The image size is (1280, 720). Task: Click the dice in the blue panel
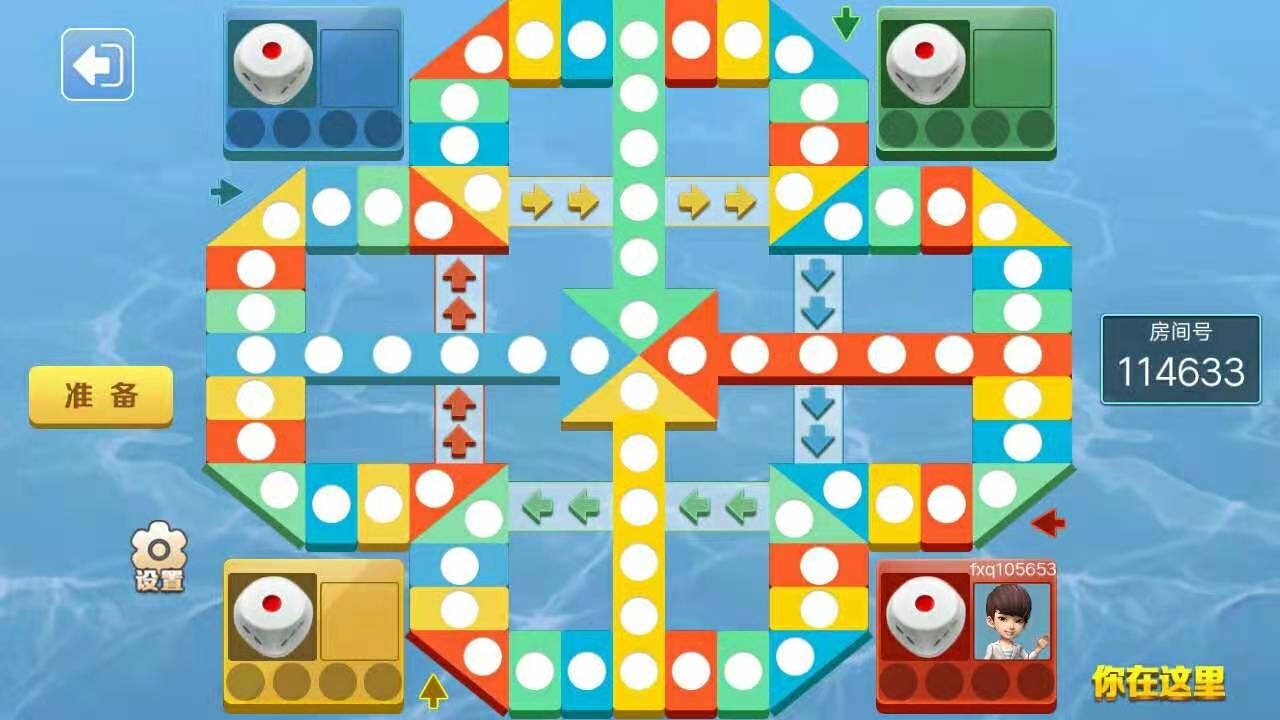coord(272,62)
